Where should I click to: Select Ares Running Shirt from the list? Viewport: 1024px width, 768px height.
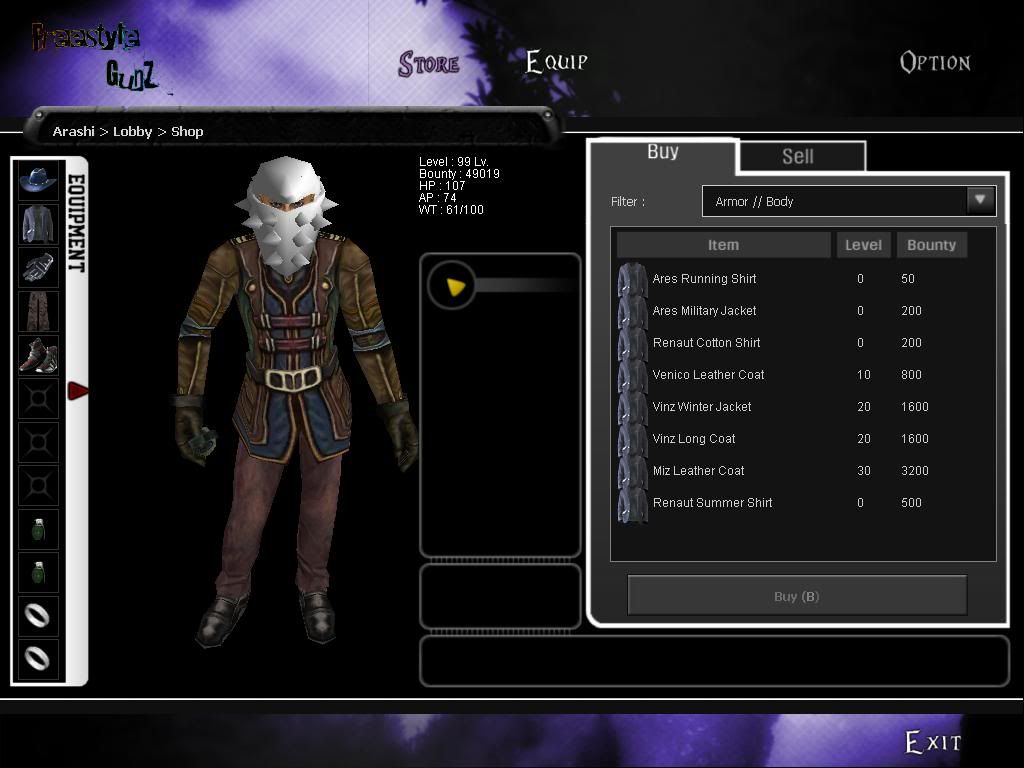coord(704,279)
